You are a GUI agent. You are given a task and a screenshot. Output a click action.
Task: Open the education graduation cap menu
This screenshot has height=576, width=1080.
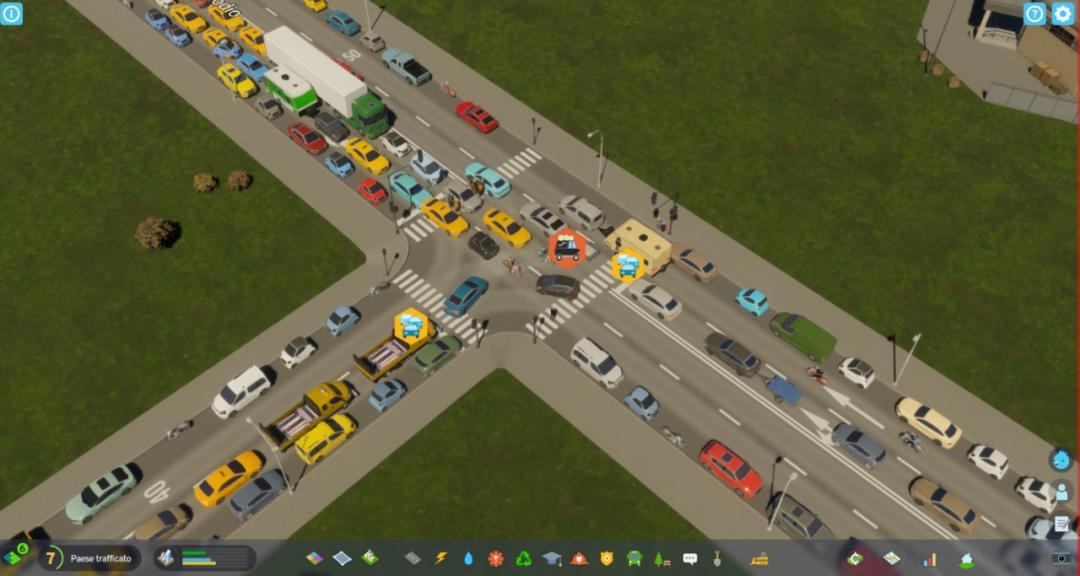(x=551, y=558)
